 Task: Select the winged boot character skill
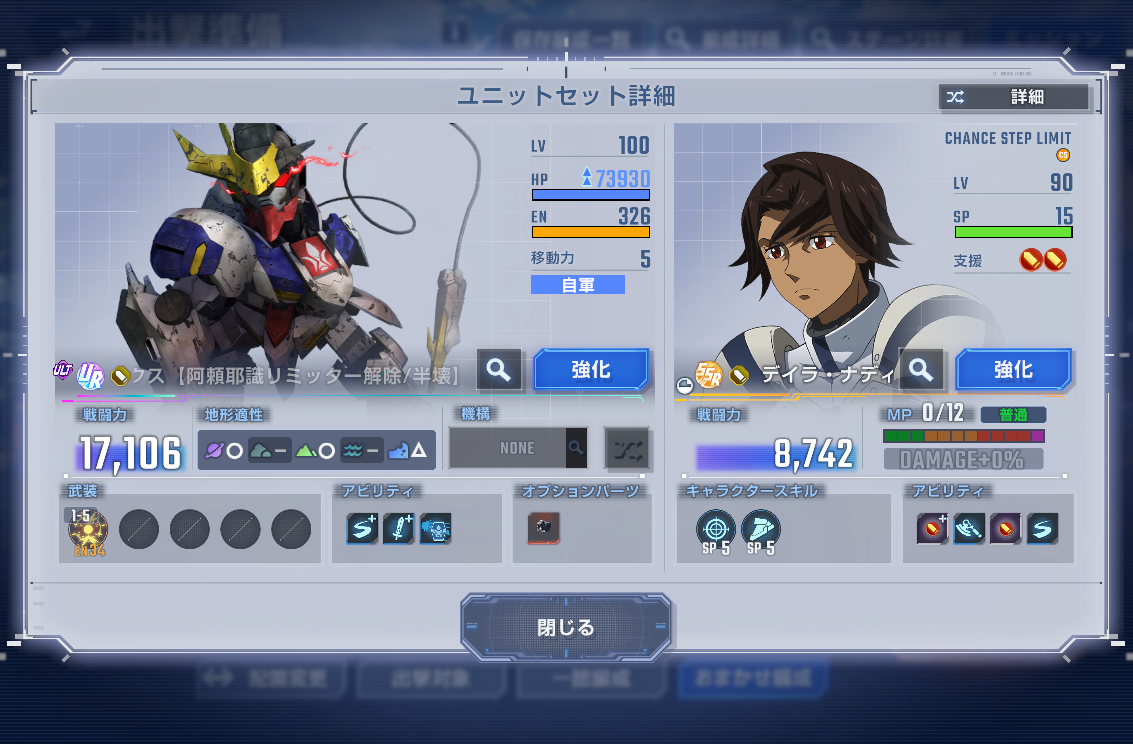761,529
